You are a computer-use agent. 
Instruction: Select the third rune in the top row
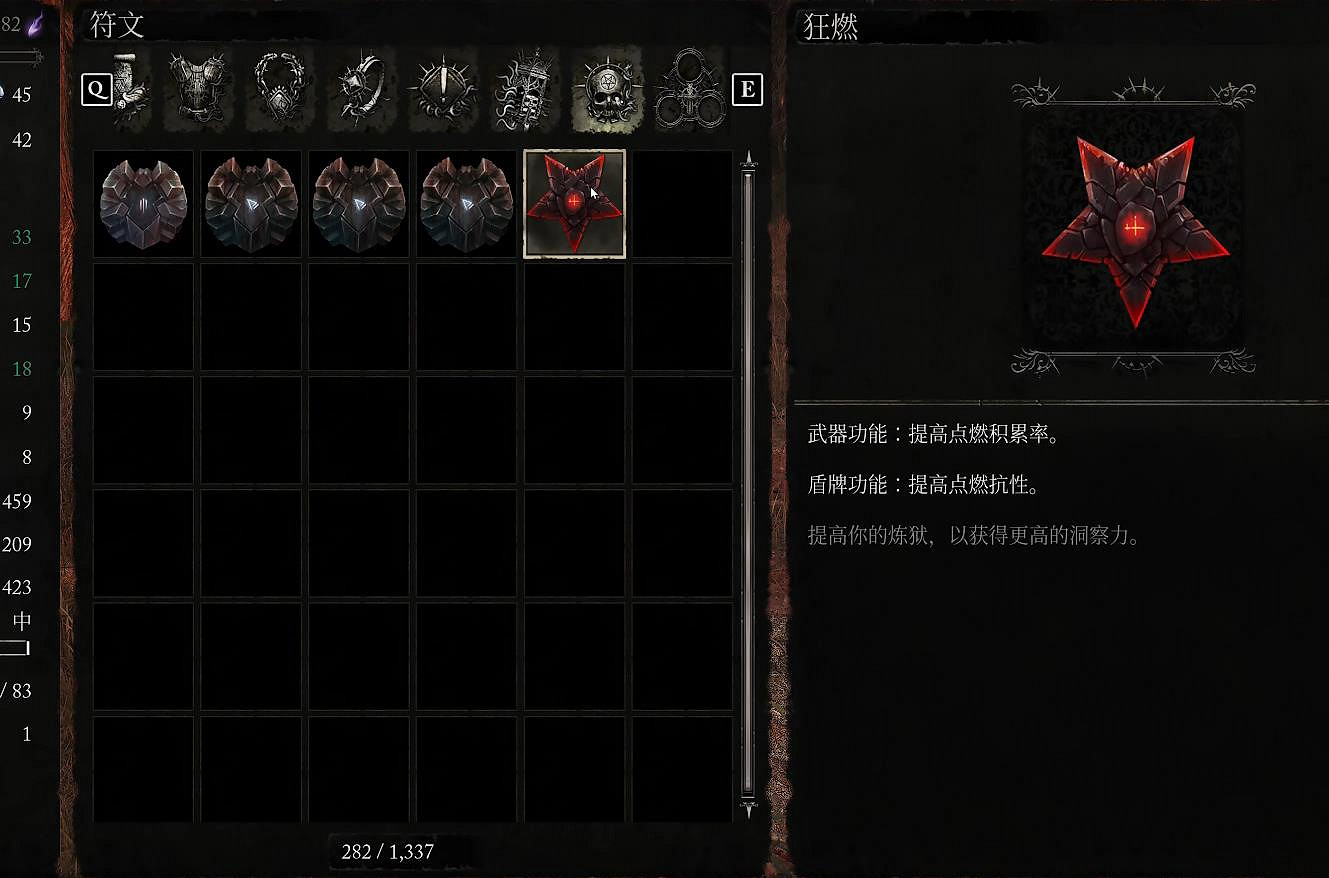point(358,203)
